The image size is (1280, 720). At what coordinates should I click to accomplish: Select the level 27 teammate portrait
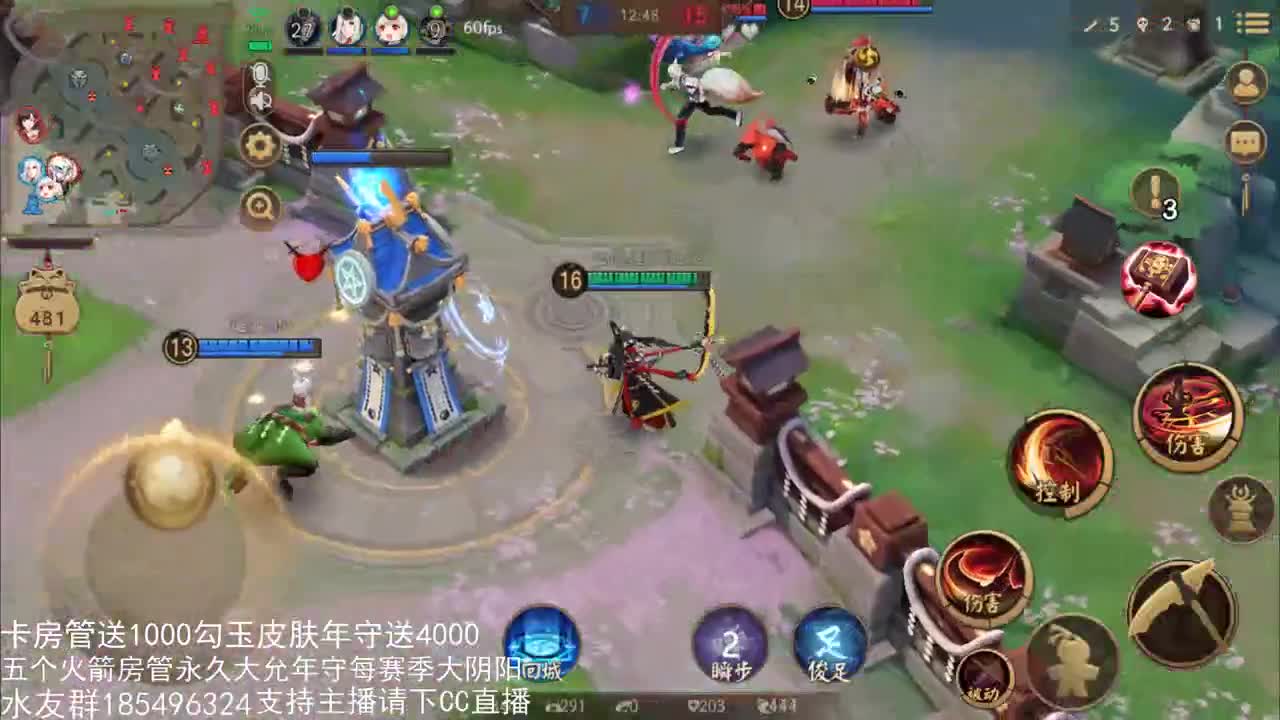click(302, 27)
